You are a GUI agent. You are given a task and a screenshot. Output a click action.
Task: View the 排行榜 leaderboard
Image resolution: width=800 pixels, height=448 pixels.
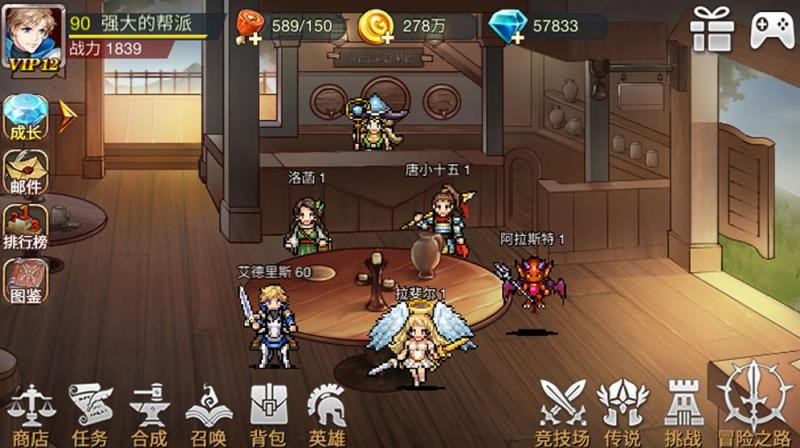25,227
